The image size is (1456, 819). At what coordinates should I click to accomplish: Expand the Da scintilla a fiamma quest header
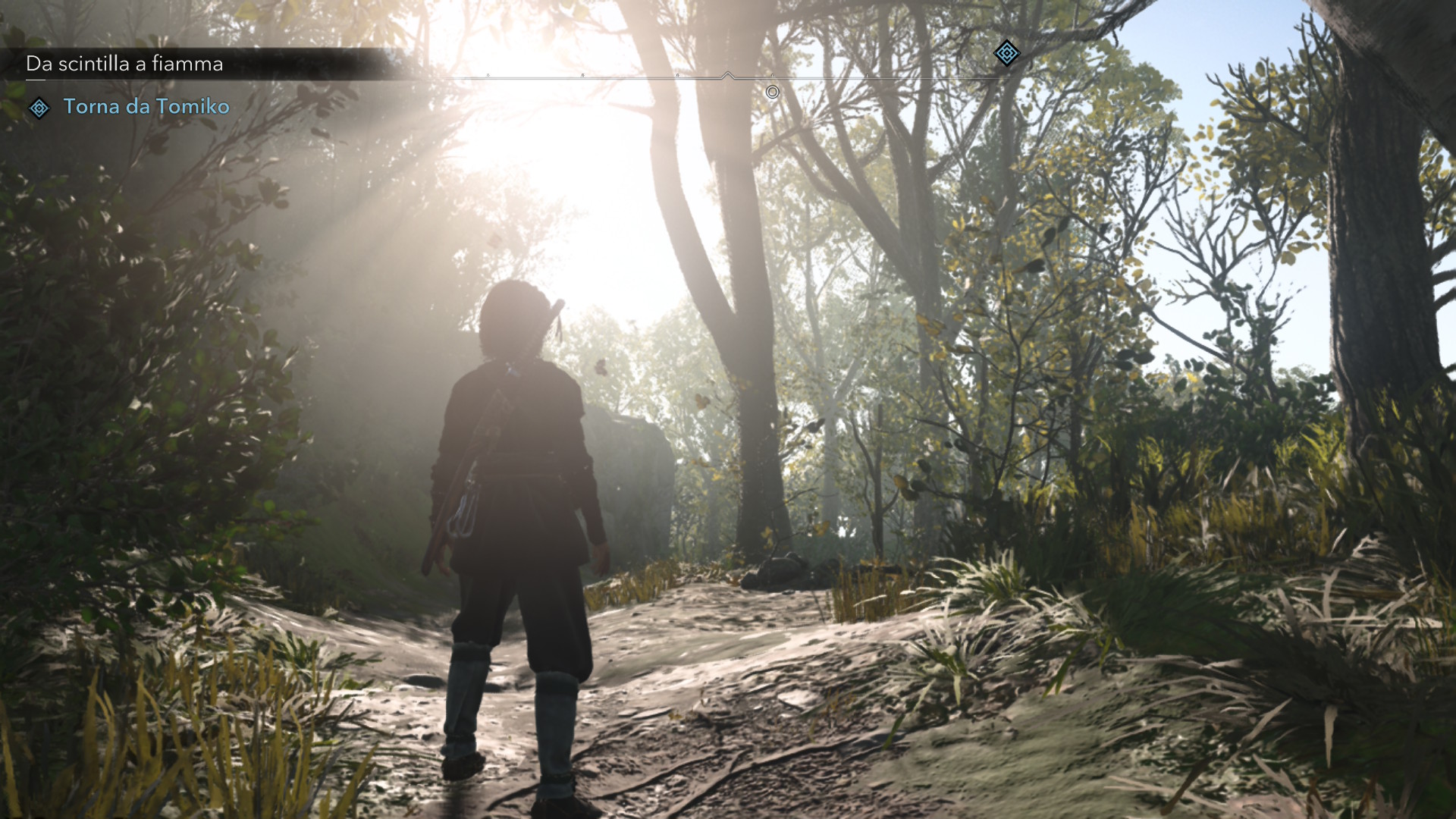click(x=124, y=64)
